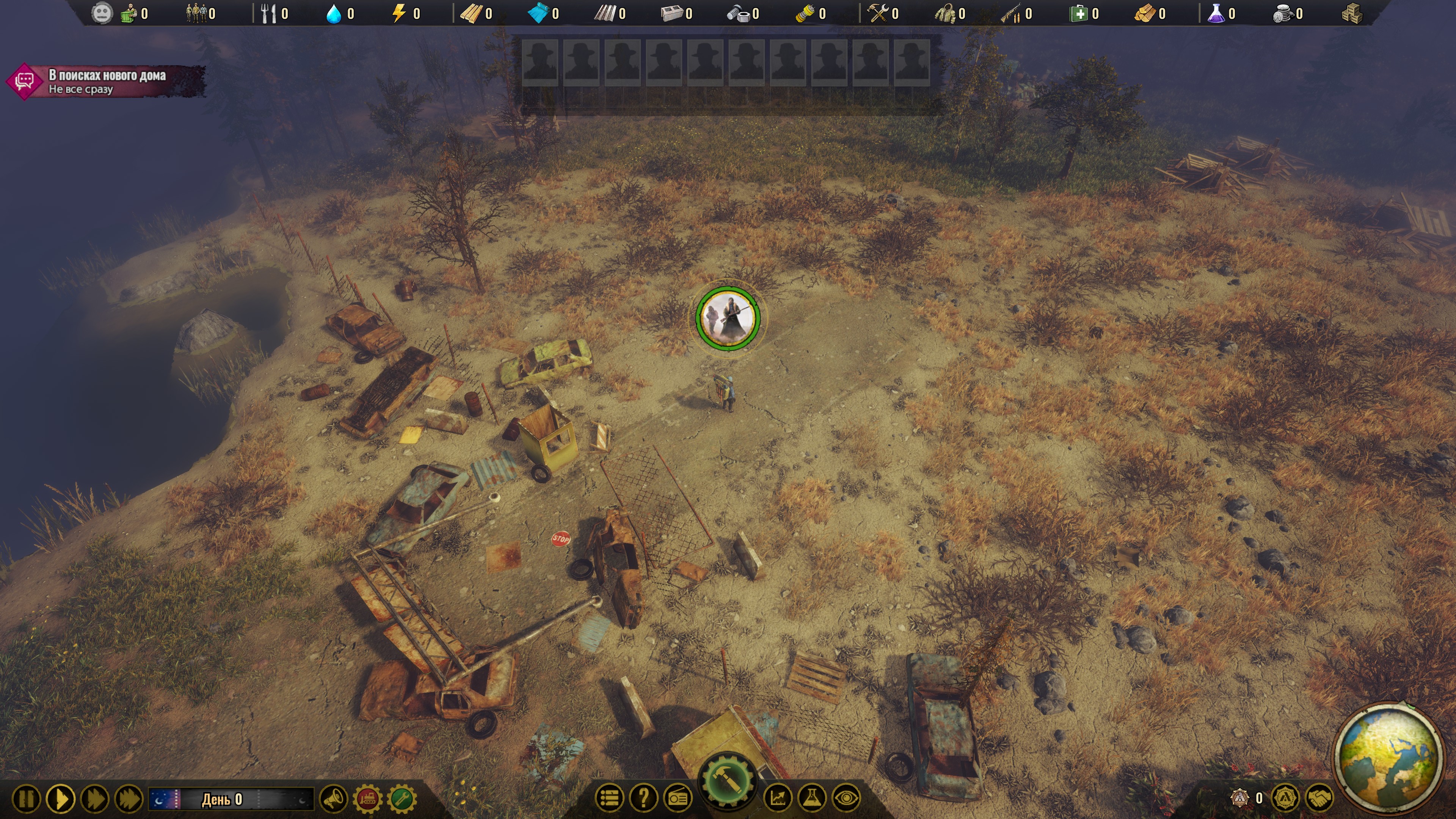This screenshot has height=819, width=1456.
Task: Open the storage crates icon in resource bar
Action: pos(1352,14)
